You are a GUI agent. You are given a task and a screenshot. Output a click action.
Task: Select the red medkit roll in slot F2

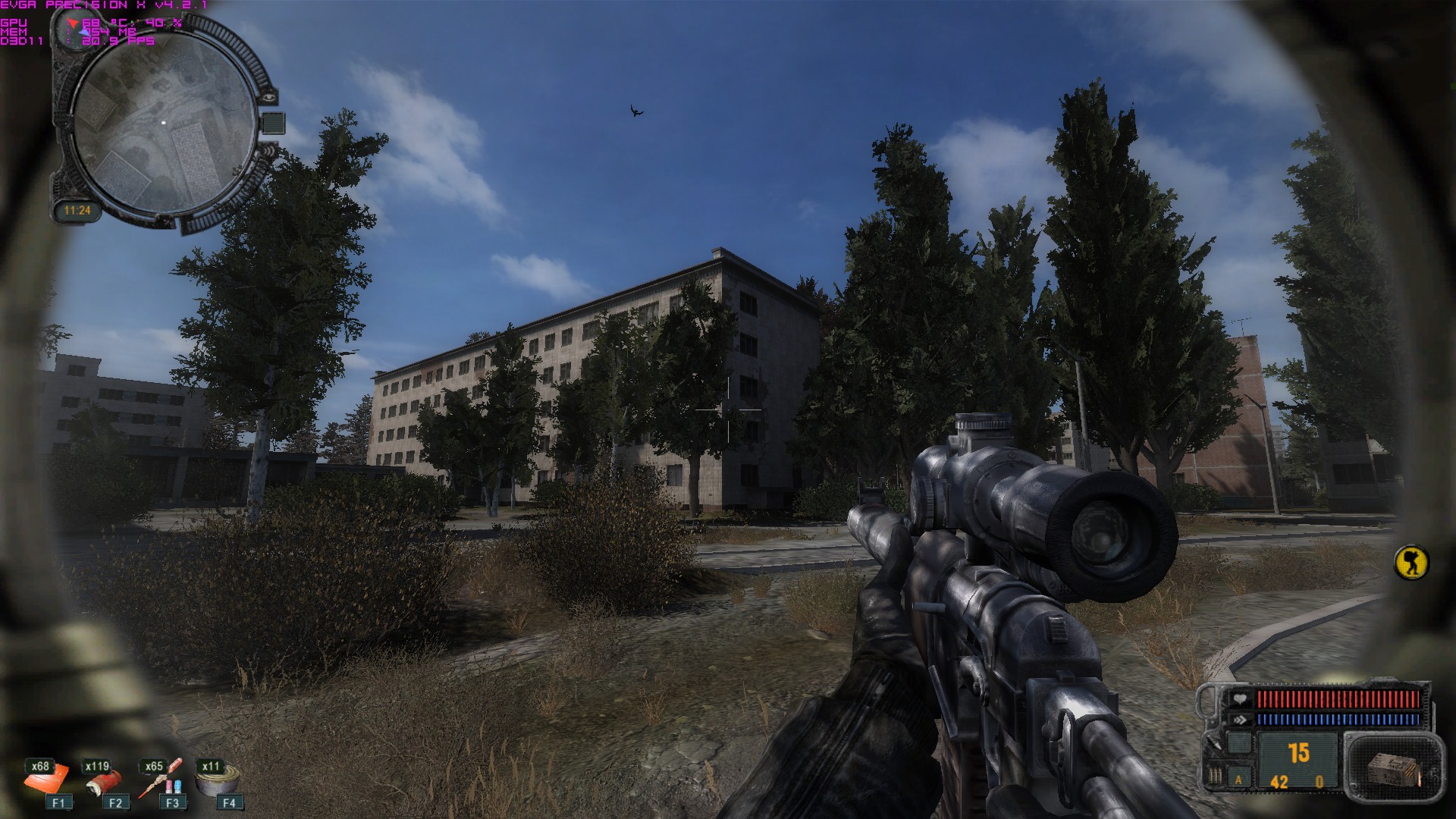coord(105,781)
